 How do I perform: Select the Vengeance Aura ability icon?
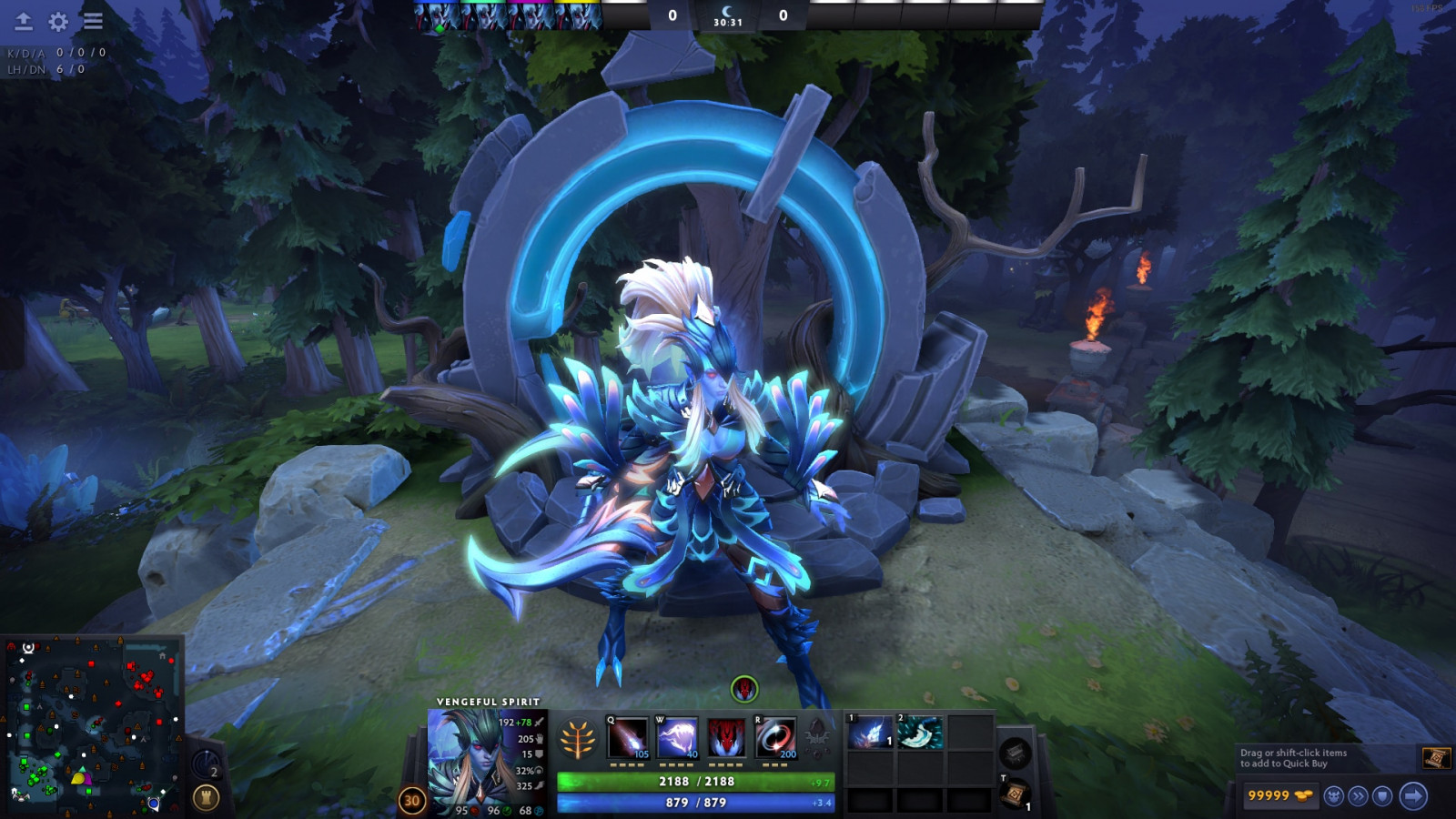726,737
